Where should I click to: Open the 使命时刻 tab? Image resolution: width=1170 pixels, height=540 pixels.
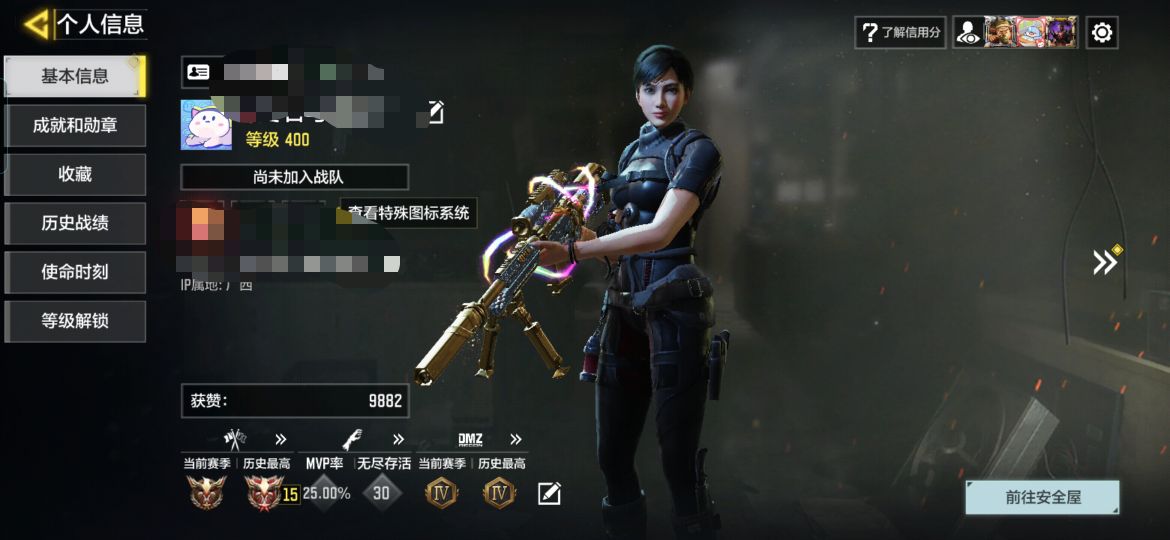coord(75,272)
